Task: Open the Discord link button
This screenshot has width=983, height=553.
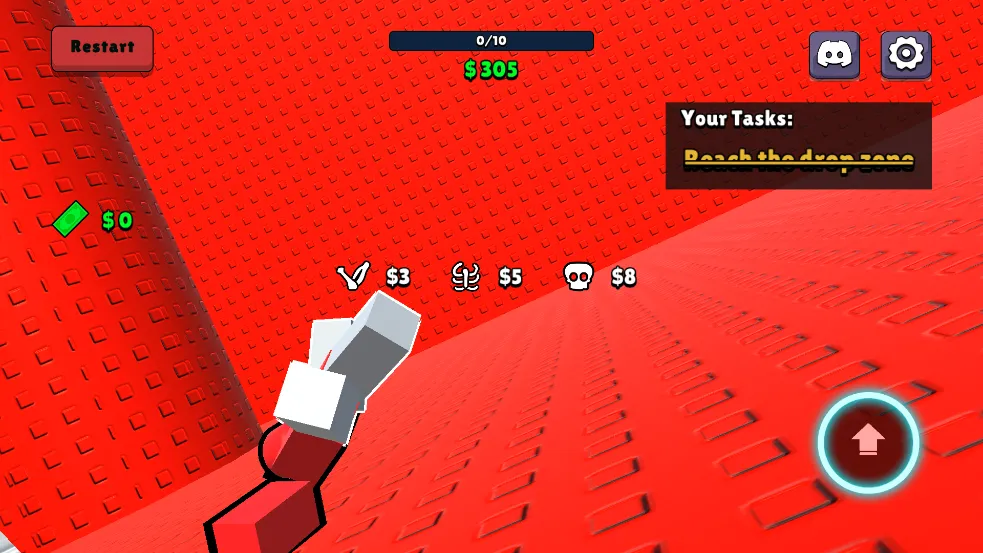Action: 834,54
